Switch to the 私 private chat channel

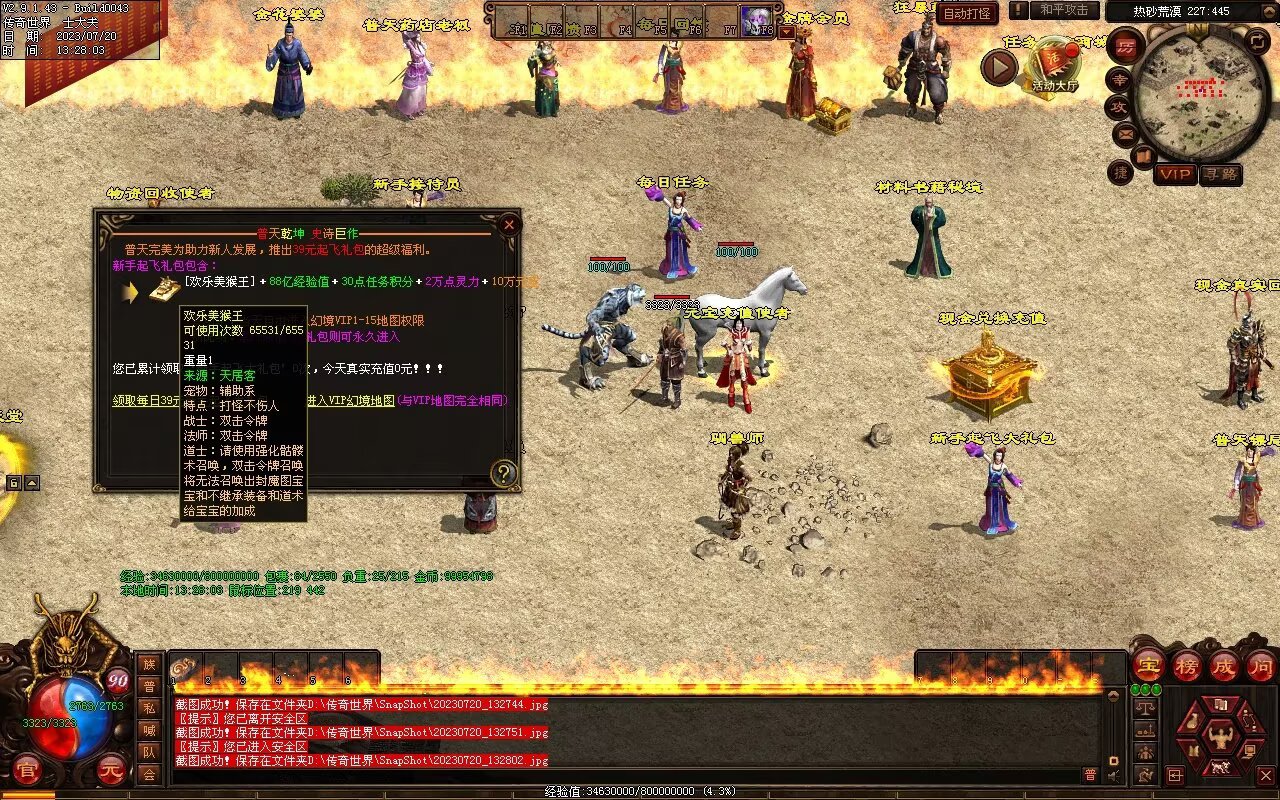(x=149, y=708)
